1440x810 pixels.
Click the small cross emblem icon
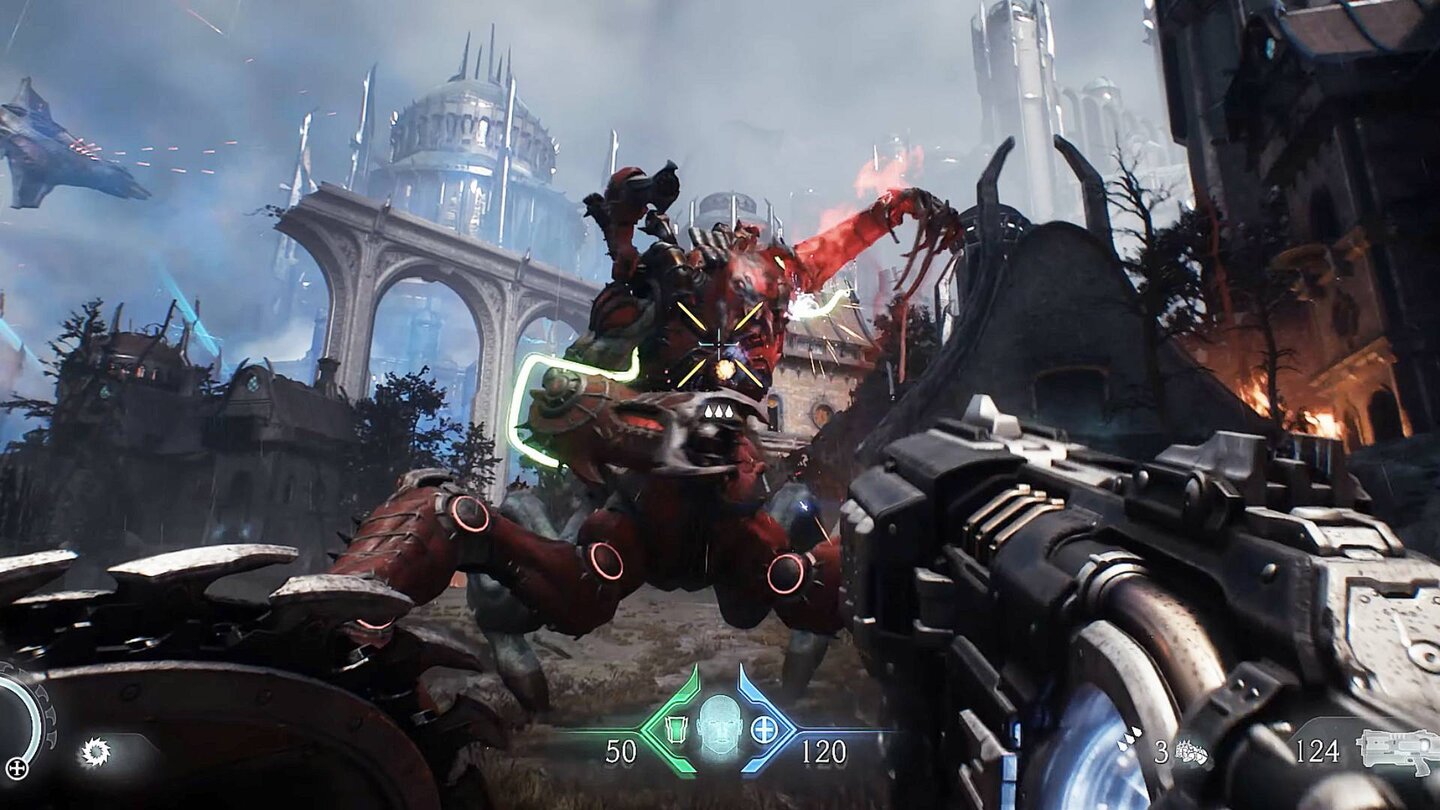point(17,769)
